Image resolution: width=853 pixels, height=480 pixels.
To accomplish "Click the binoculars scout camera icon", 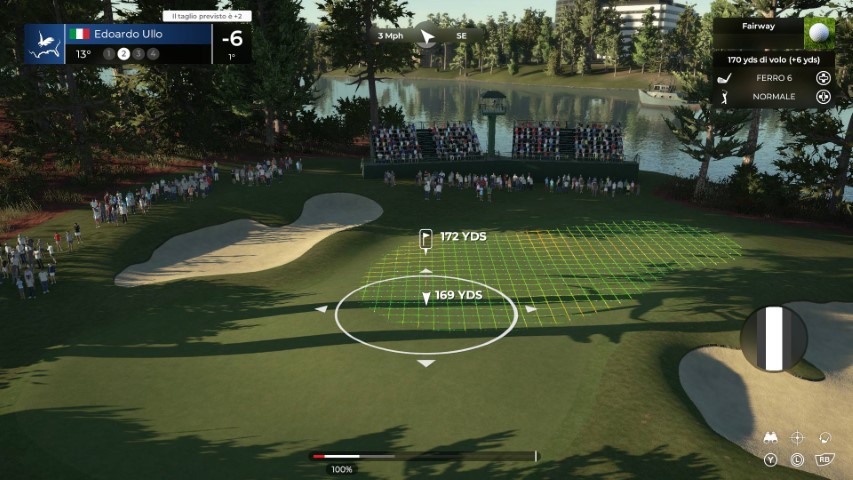I will pos(771,438).
